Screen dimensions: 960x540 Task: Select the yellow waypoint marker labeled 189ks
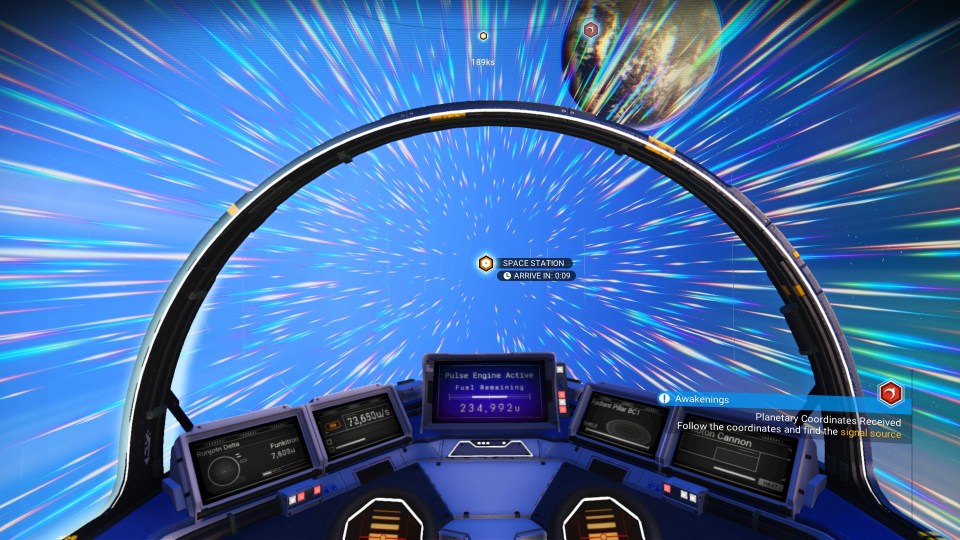pyautogui.click(x=483, y=36)
